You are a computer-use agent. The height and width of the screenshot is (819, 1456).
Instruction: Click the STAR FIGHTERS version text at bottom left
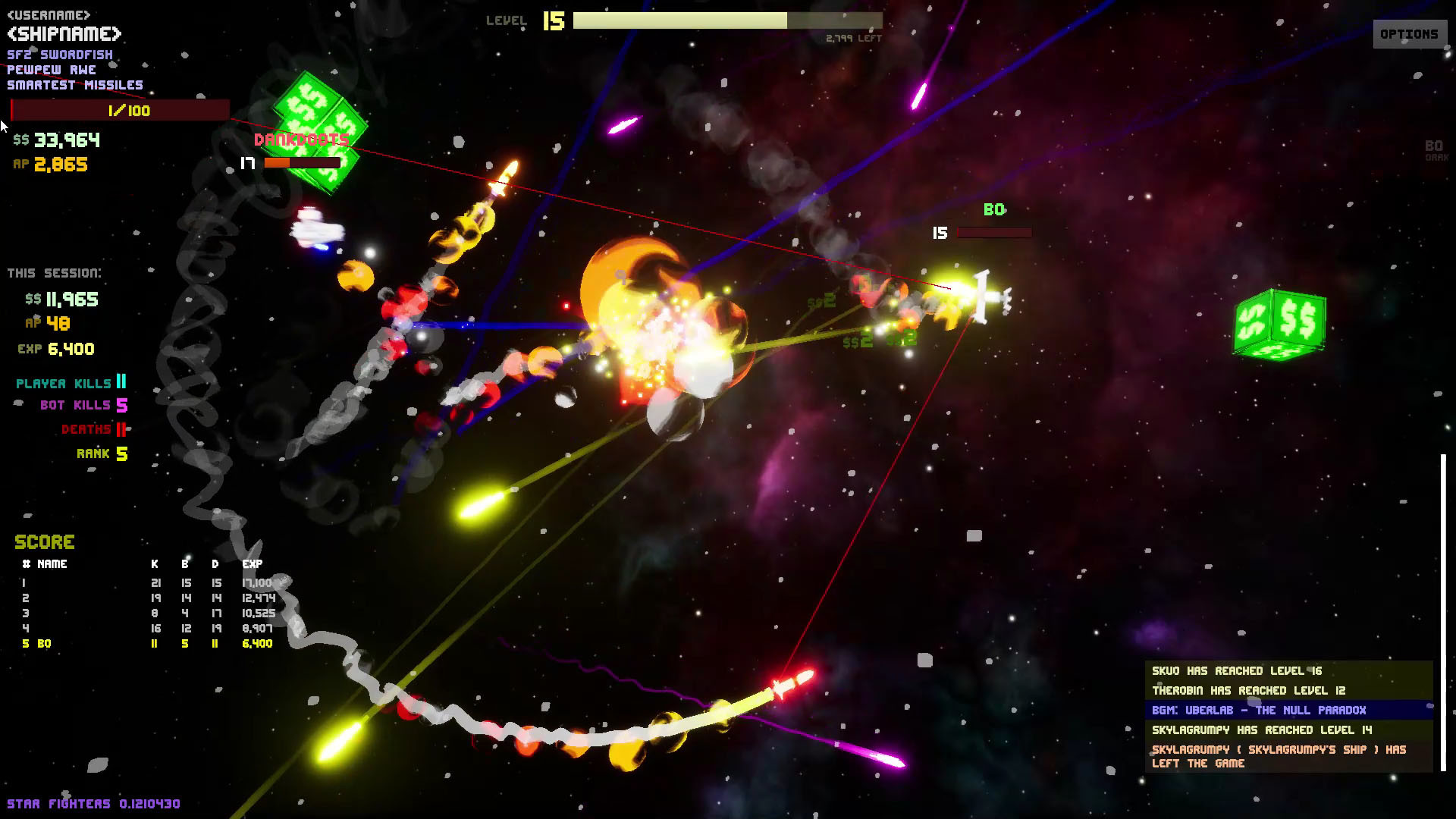tap(95, 802)
